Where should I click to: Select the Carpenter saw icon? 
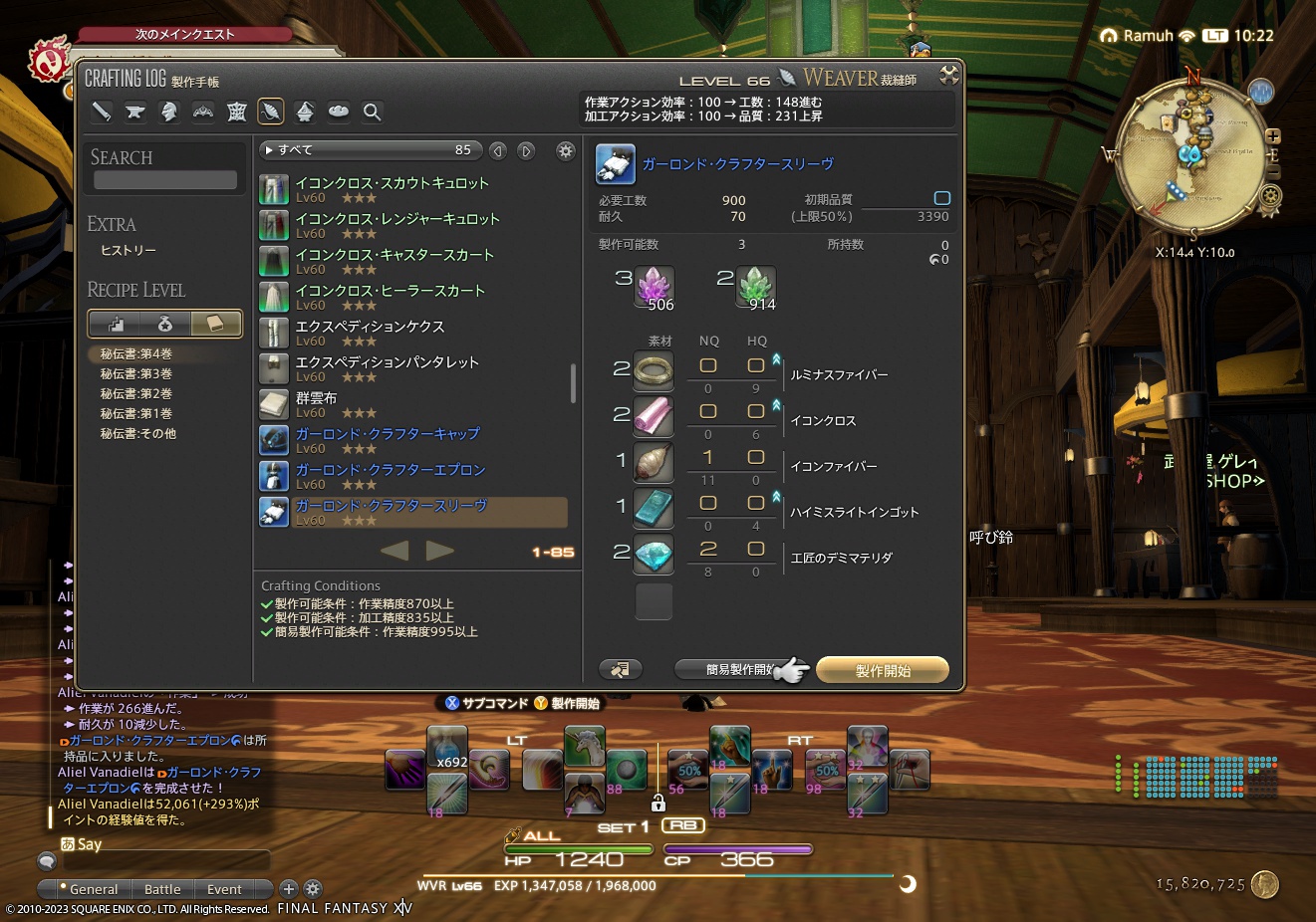[x=101, y=112]
